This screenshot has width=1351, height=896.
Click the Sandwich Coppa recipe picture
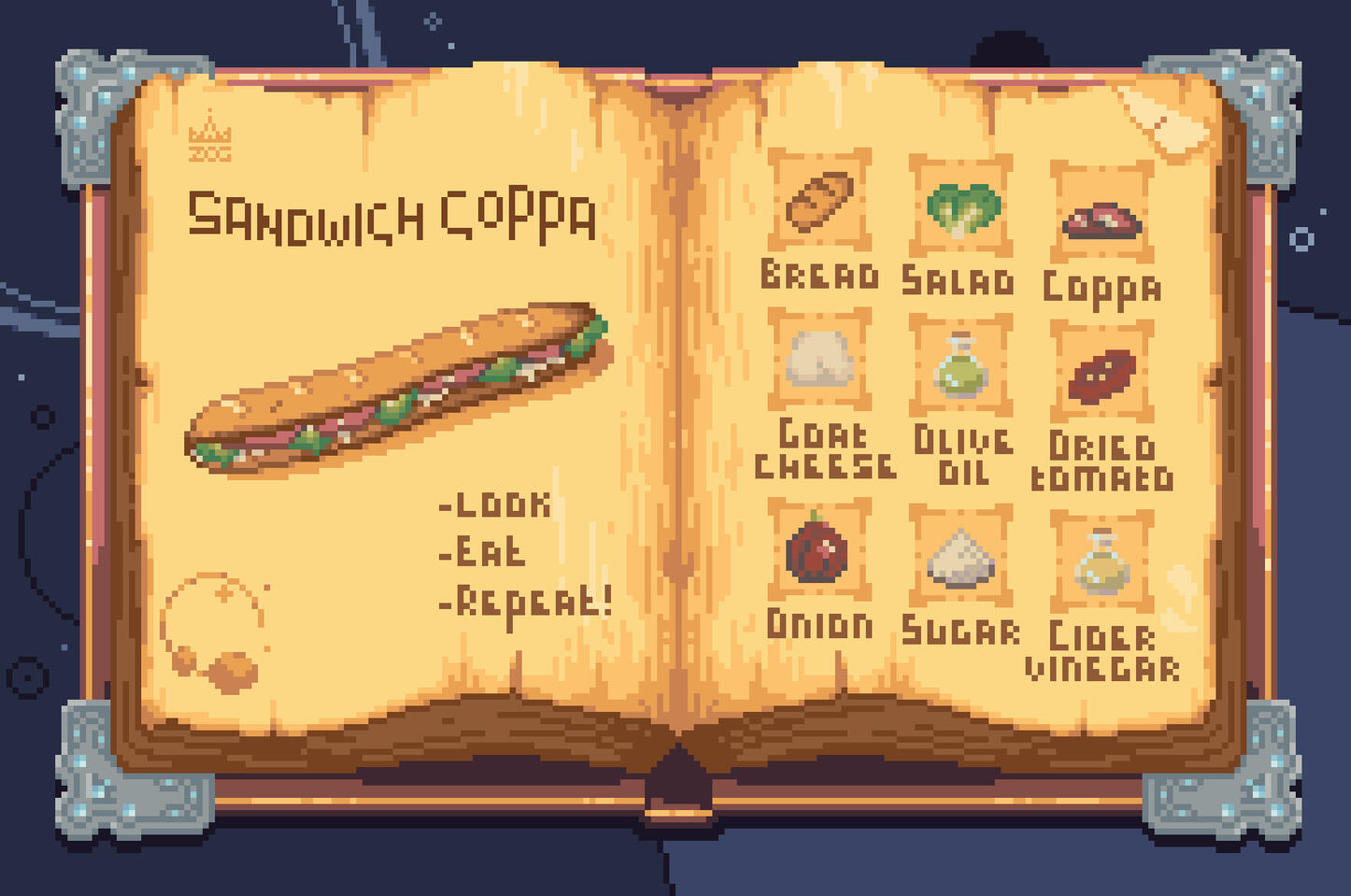tap(399, 386)
